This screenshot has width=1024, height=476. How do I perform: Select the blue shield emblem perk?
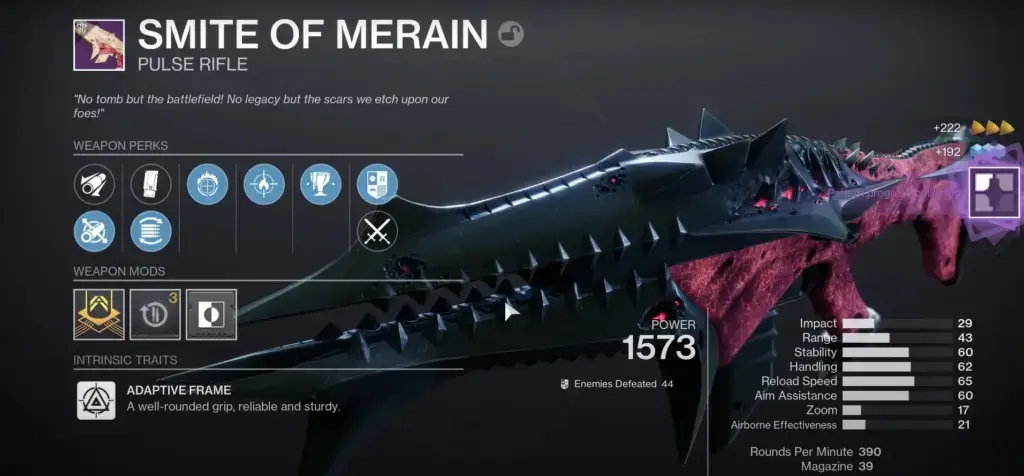[378, 184]
